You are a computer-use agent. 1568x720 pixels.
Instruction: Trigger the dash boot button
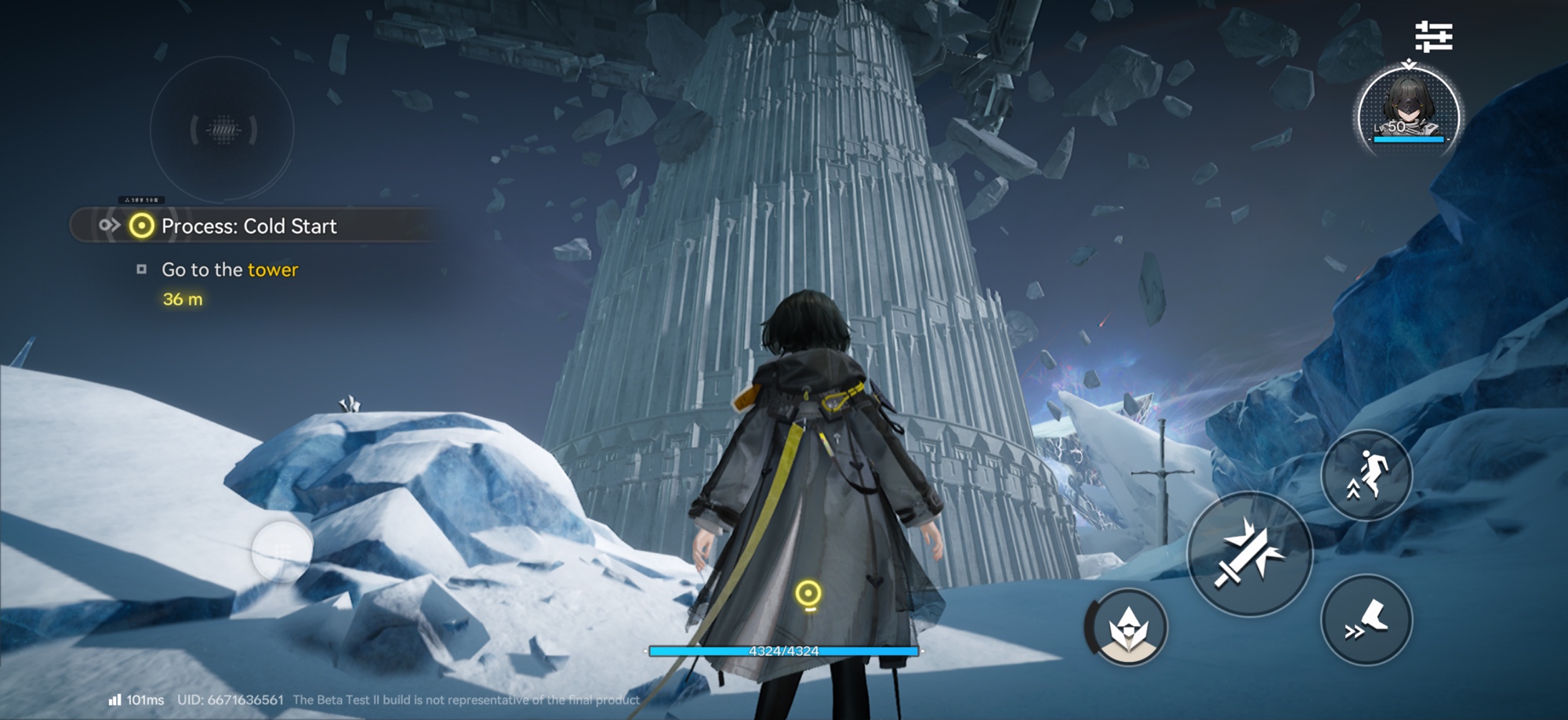[1367, 620]
